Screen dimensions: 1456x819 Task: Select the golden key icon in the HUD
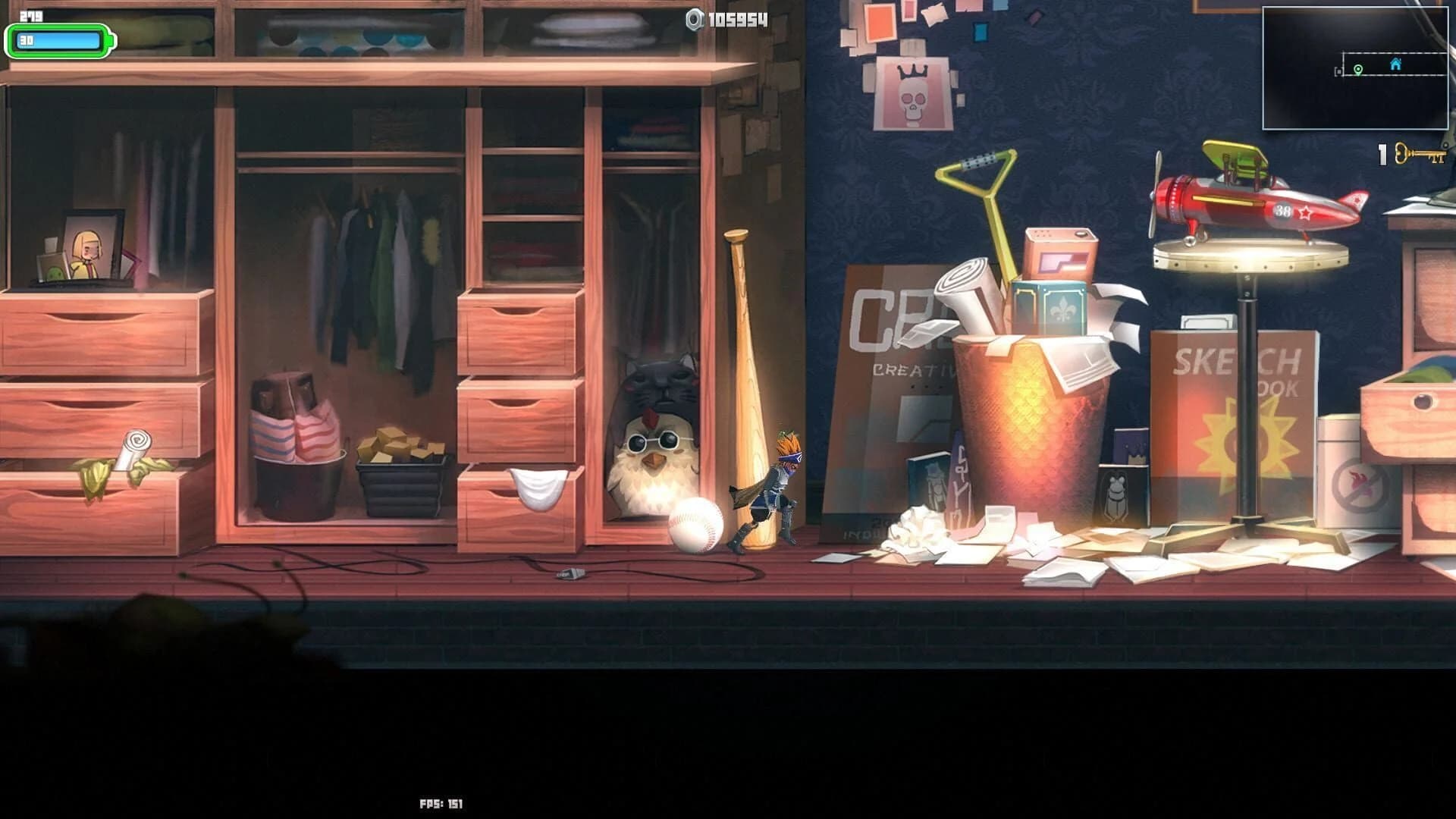(x=1420, y=154)
